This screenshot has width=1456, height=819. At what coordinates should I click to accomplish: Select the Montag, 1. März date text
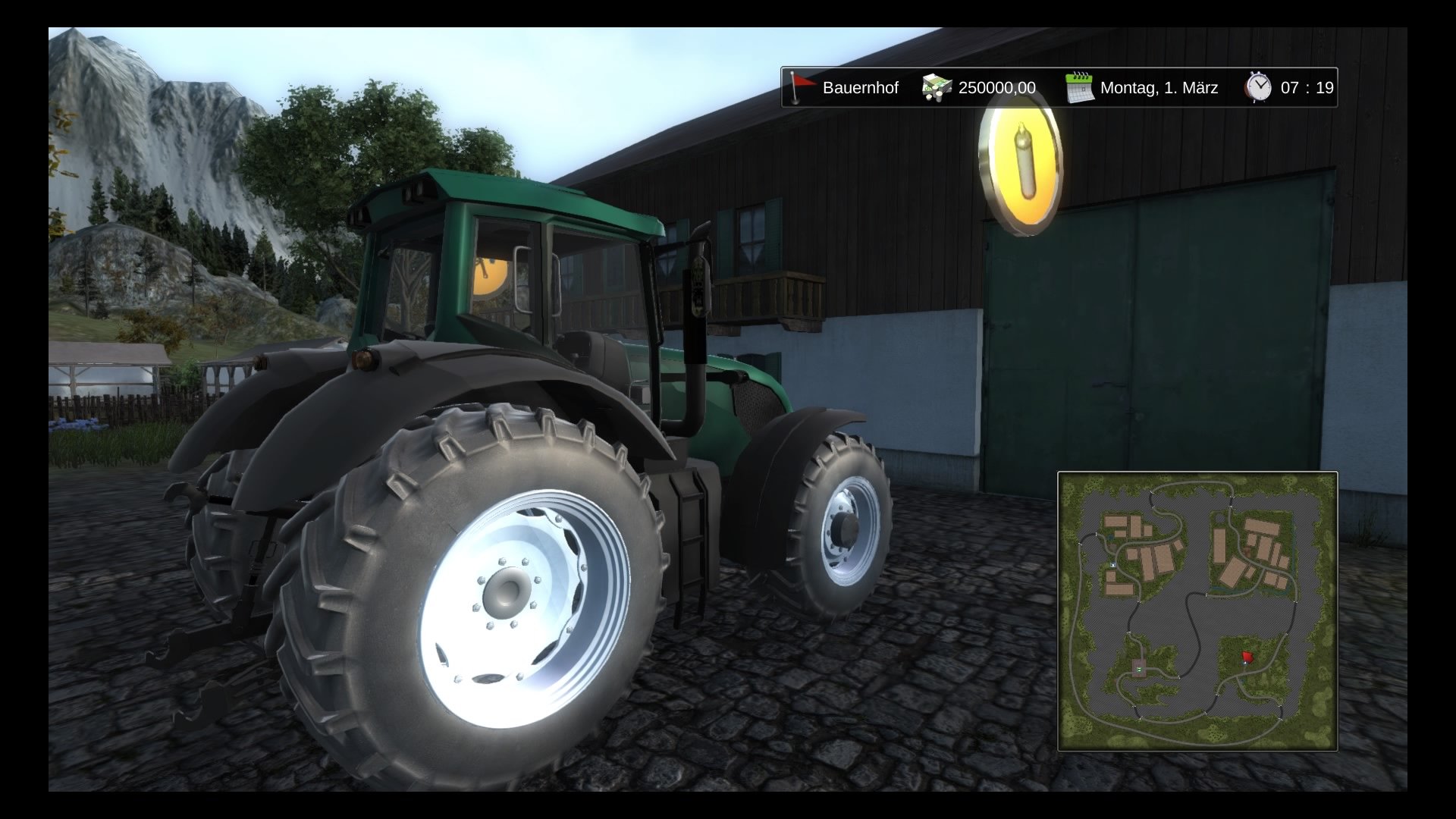pyautogui.click(x=1158, y=87)
